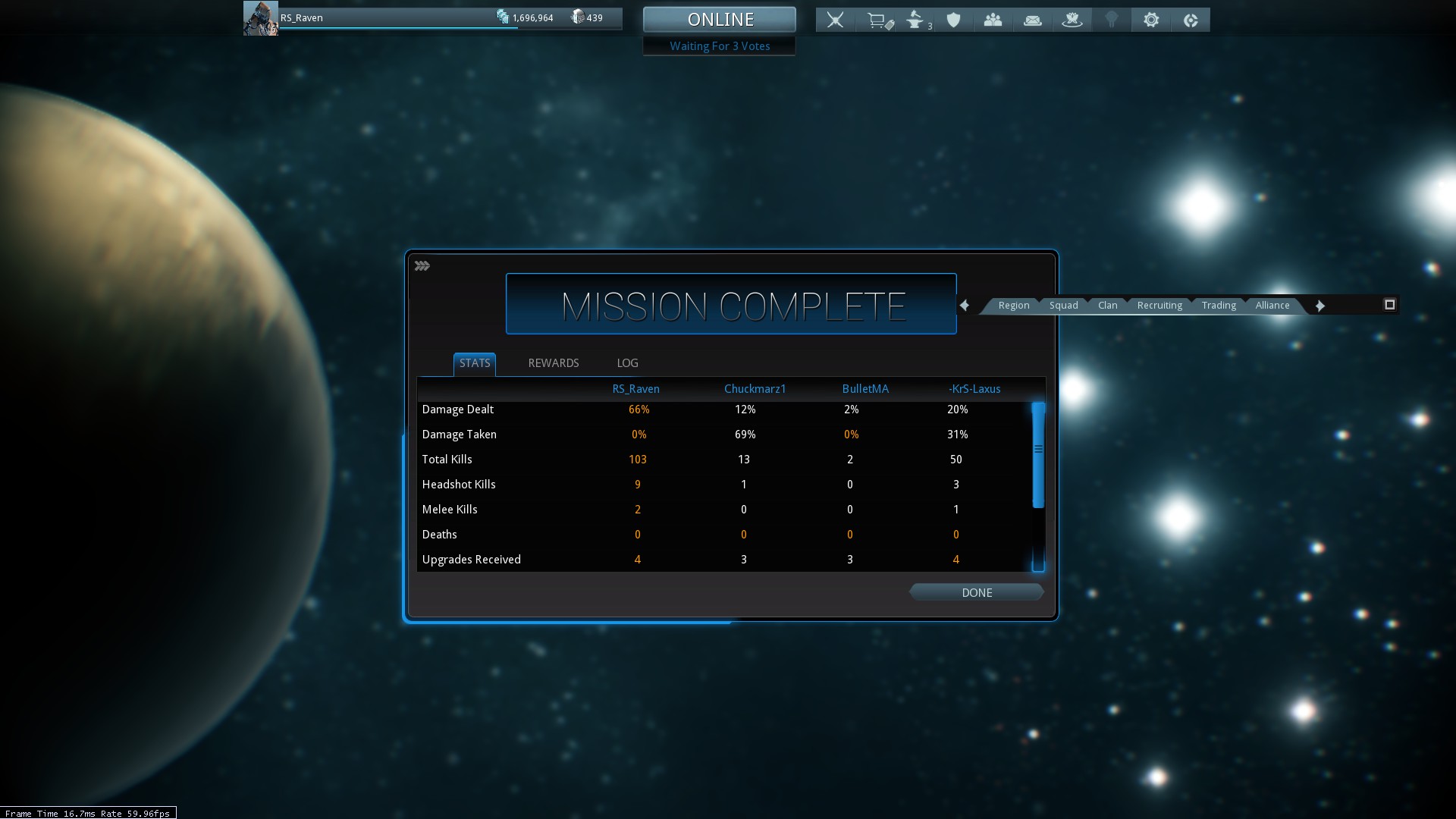Viewport: 1456px width, 819px height.
Task: Open the envelope inbox icon
Action: (x=1032, y=20)
